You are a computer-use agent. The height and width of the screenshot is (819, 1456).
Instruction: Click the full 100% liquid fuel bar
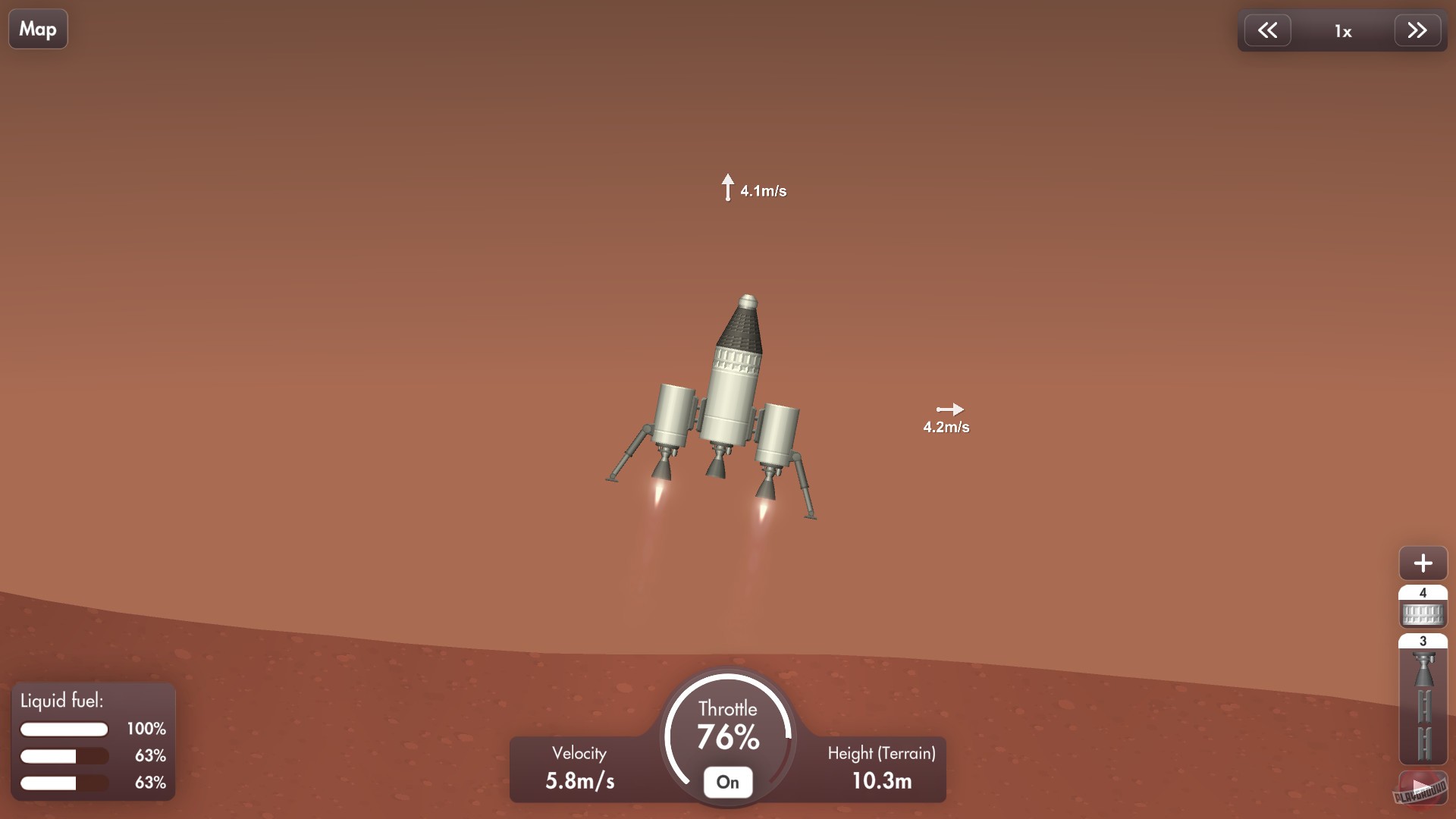point(64,730)
